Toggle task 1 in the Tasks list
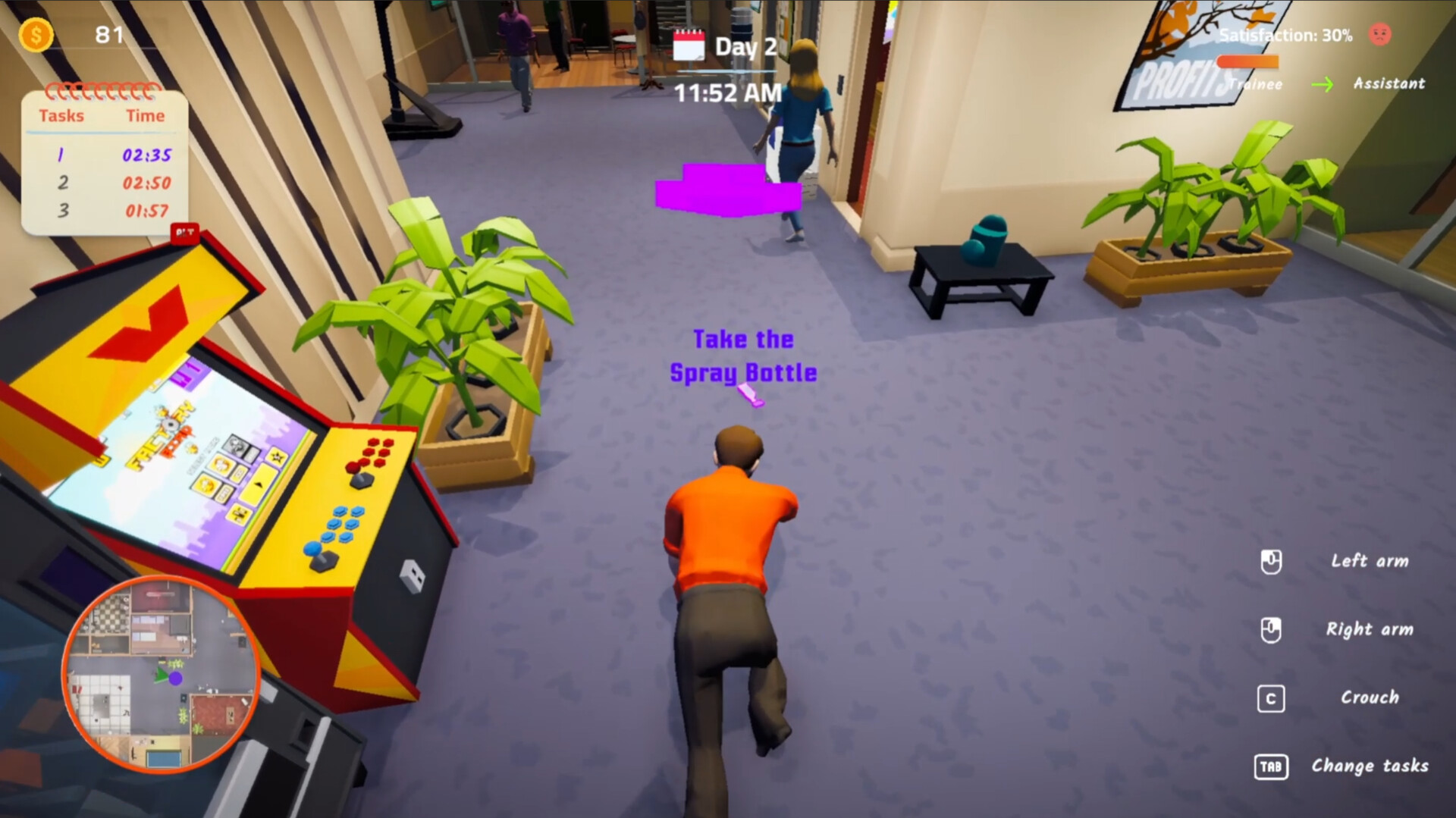 pyautogui.click(x=61, y=155)
